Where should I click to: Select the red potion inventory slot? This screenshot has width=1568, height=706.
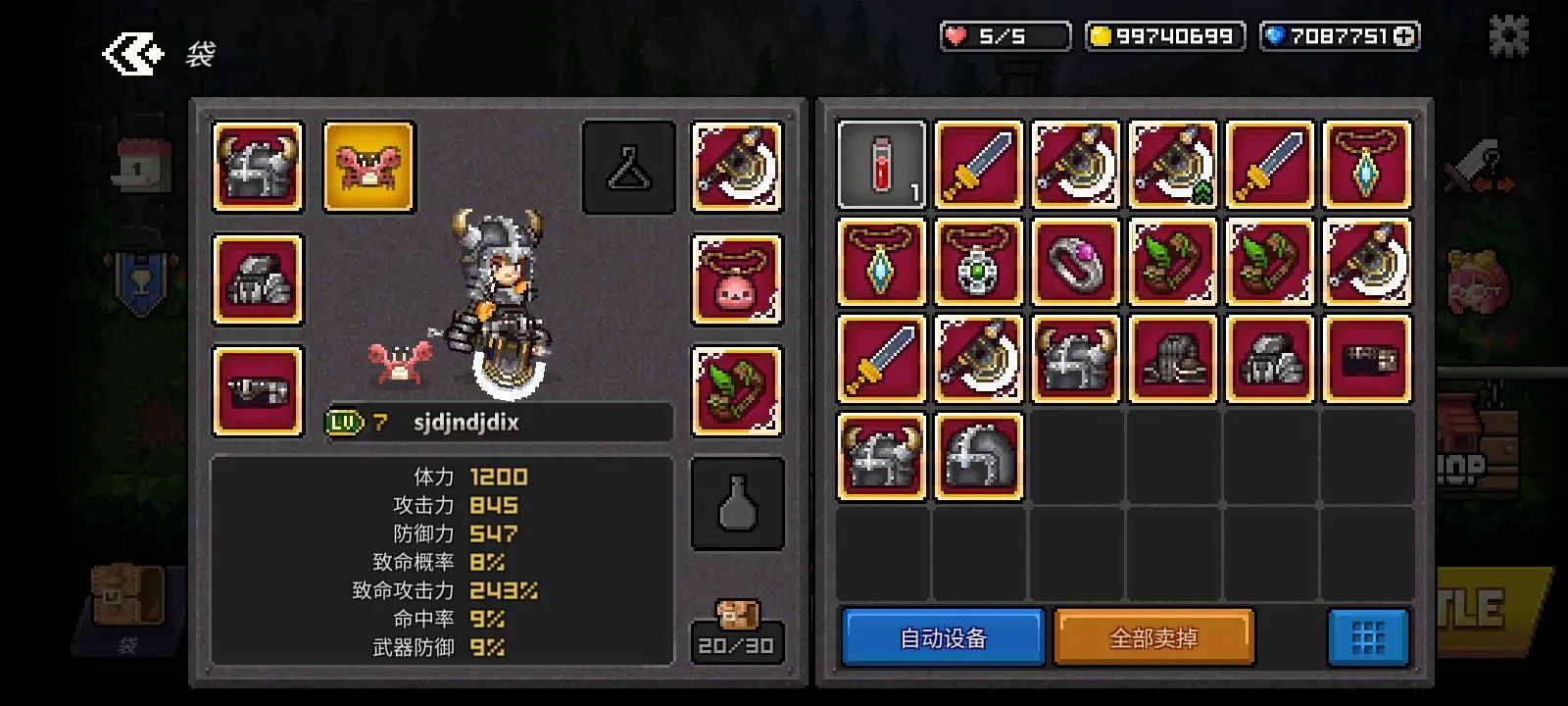[881, 165]
